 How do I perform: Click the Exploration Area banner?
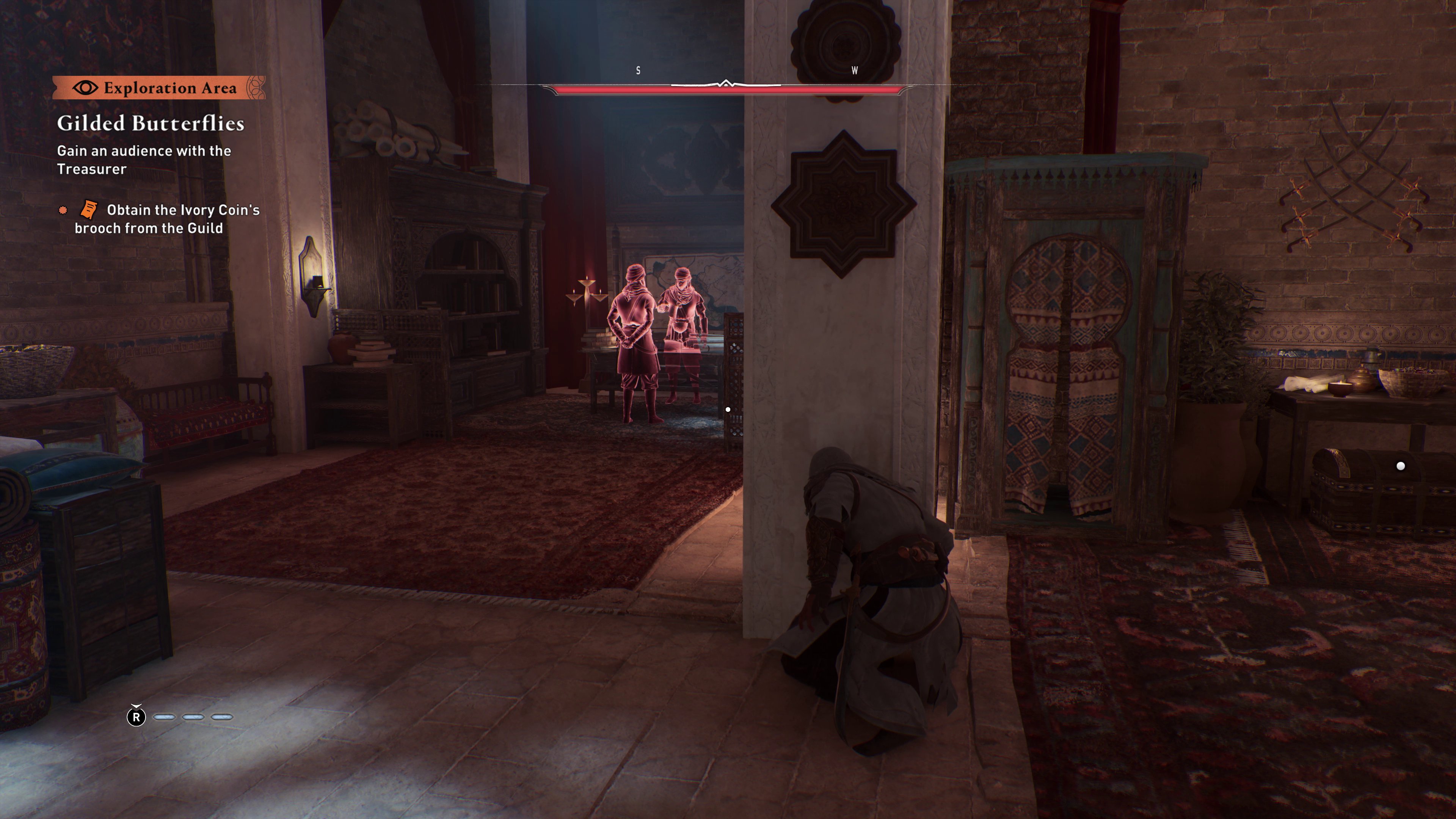158,88
